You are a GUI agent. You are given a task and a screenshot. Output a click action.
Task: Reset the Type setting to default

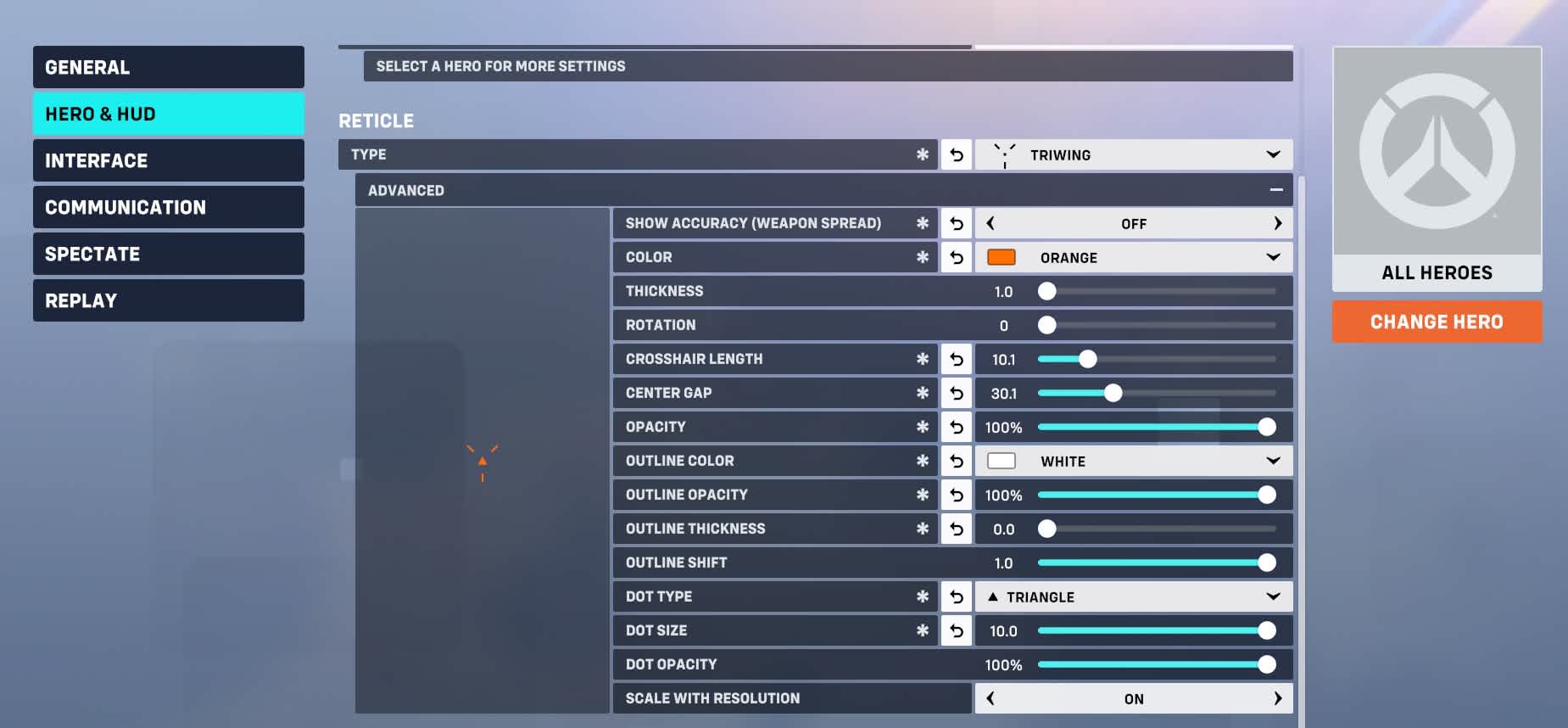click(956, 154)
